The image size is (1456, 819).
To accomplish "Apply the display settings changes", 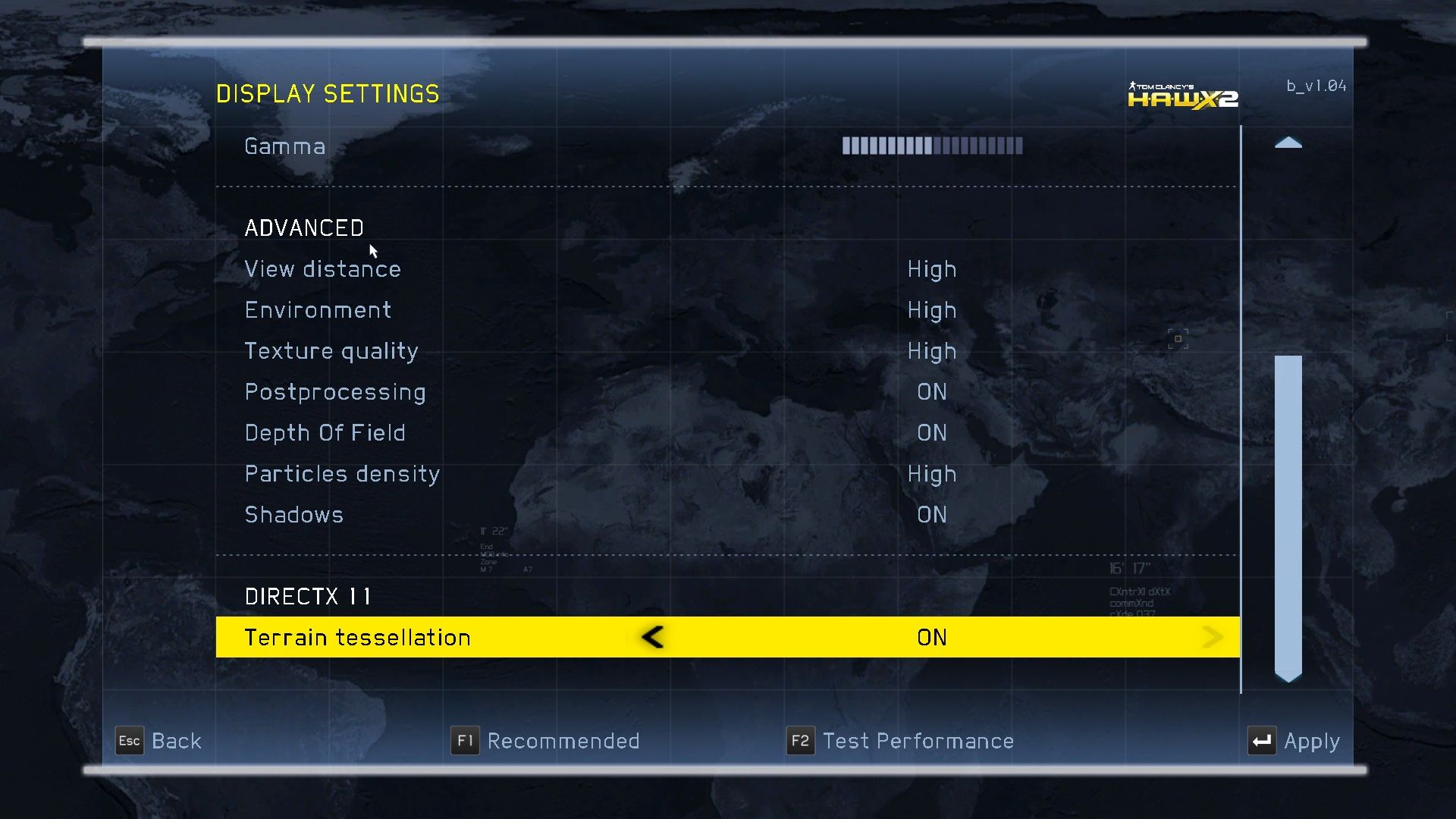I will click(x=1294, y=741).
